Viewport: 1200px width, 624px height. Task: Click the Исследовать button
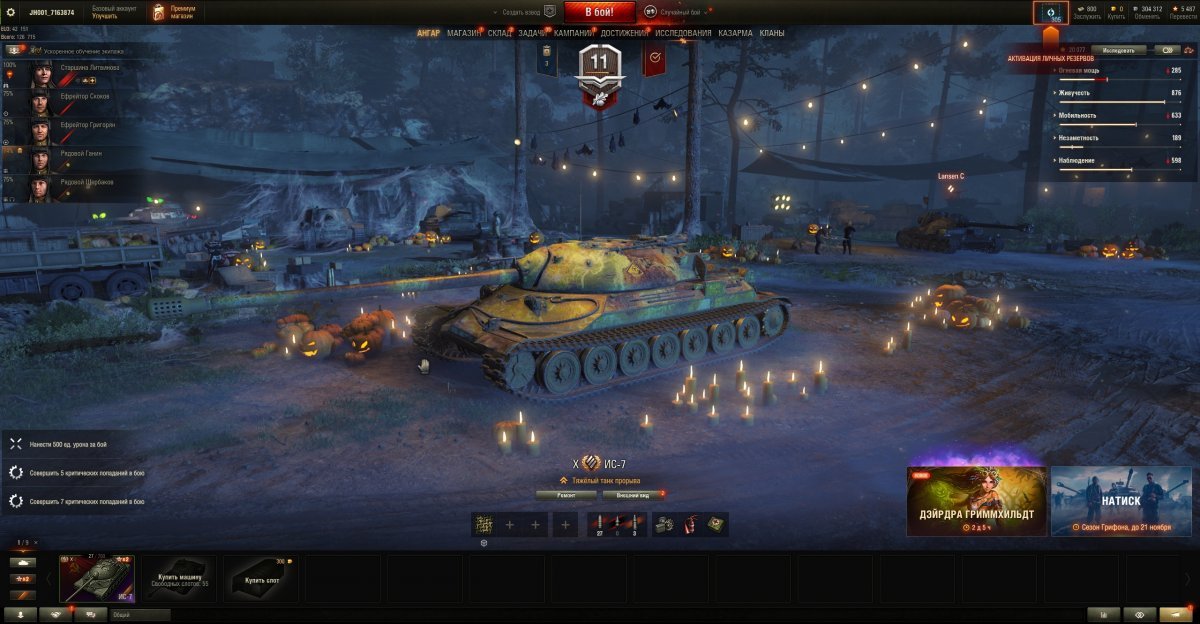click(x=1118, y=49)
